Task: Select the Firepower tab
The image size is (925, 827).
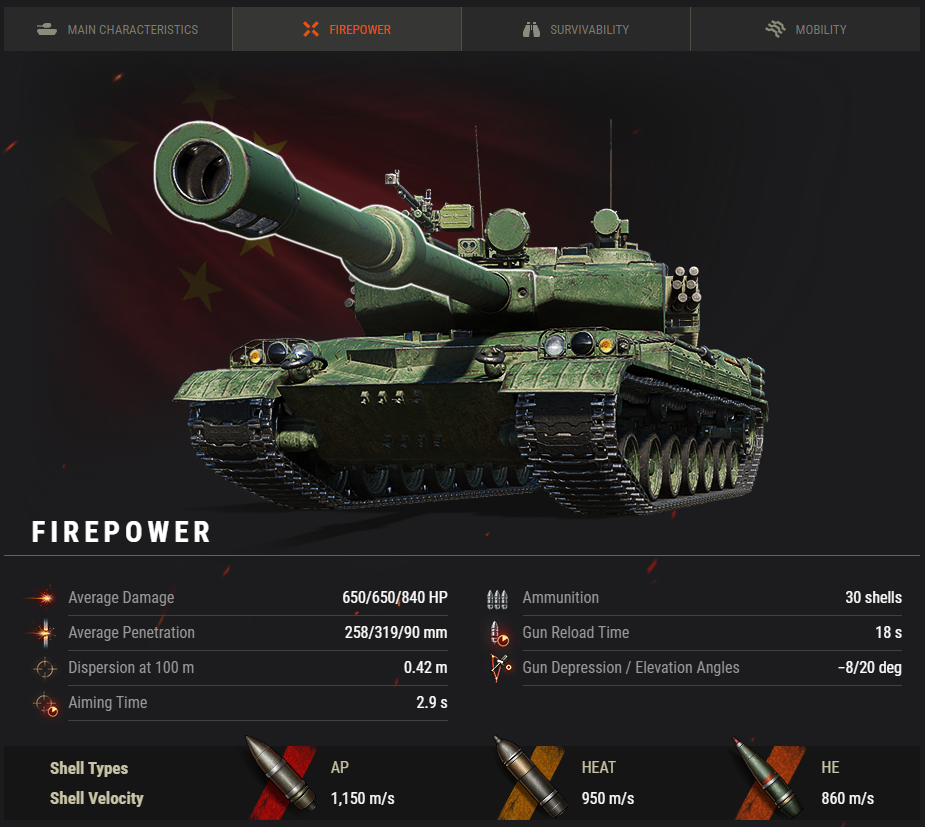Action: [x=347, y=29]
